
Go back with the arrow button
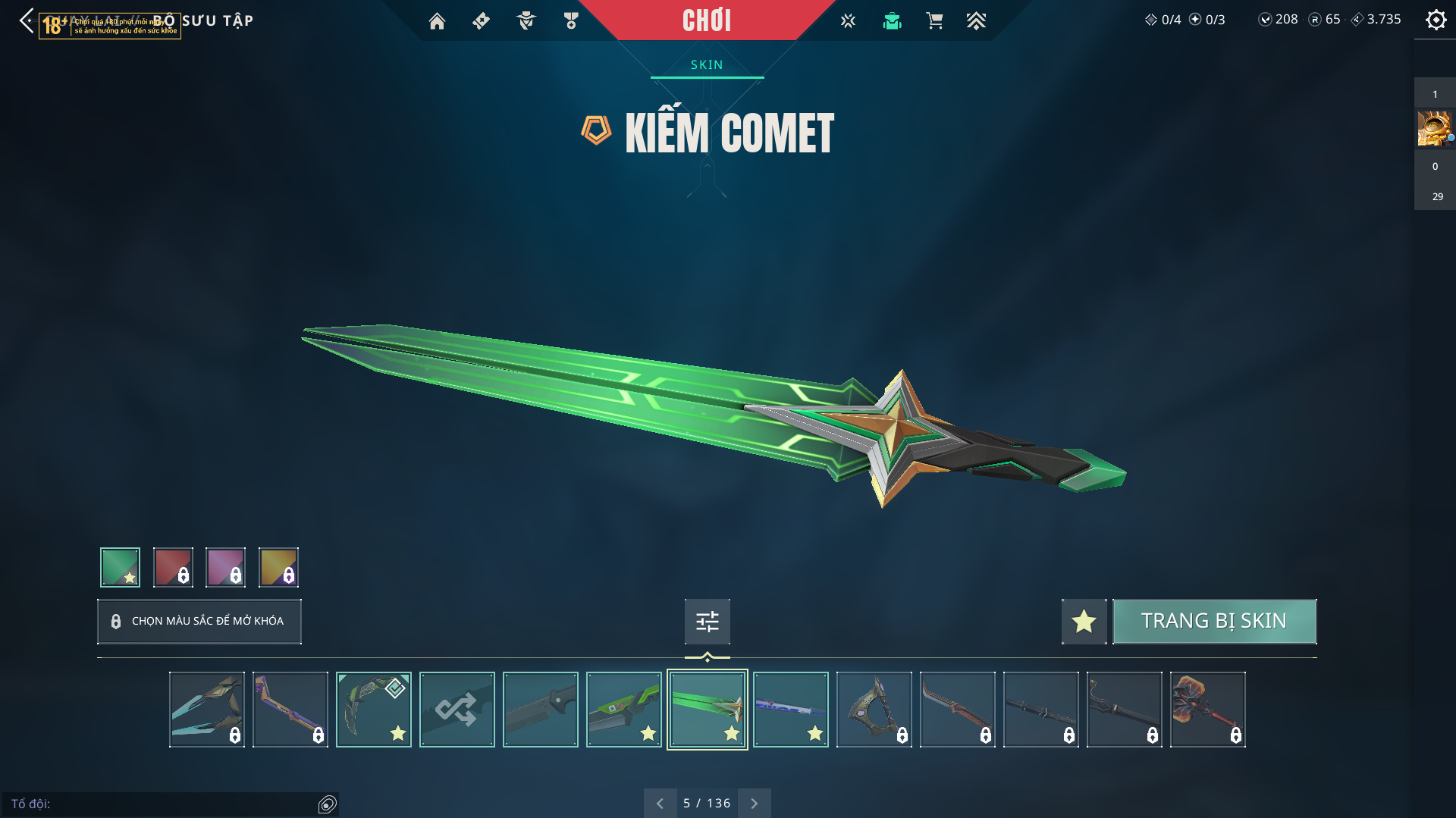point(27,20)
